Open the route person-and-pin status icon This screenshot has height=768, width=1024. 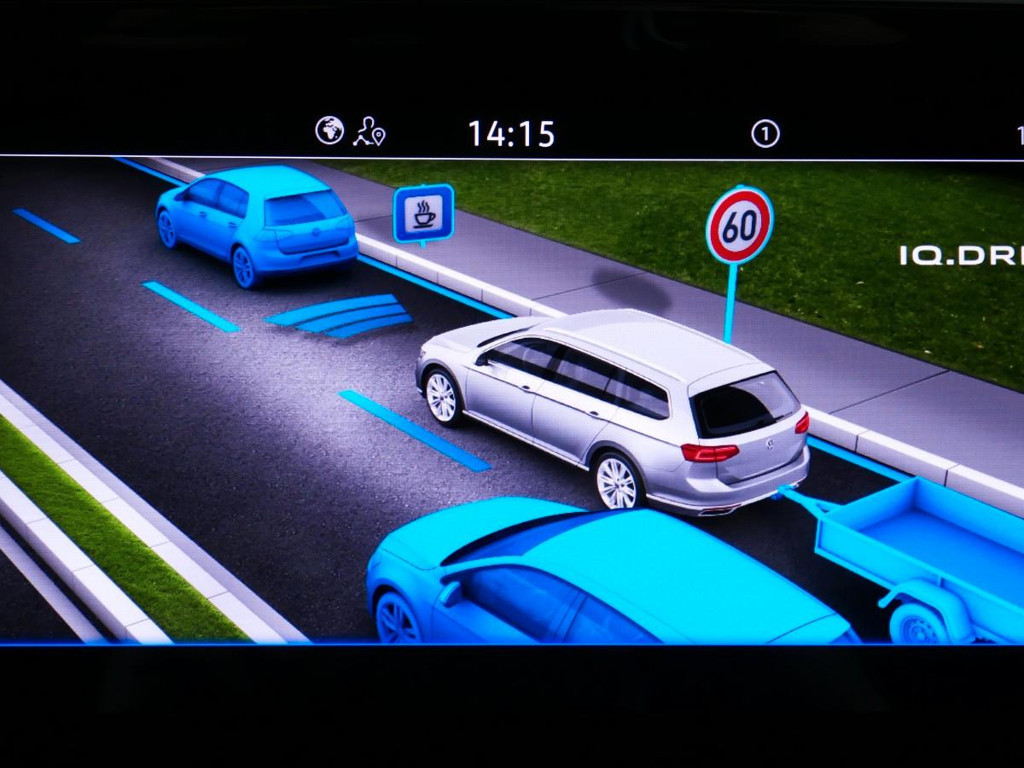click(368, 132)
